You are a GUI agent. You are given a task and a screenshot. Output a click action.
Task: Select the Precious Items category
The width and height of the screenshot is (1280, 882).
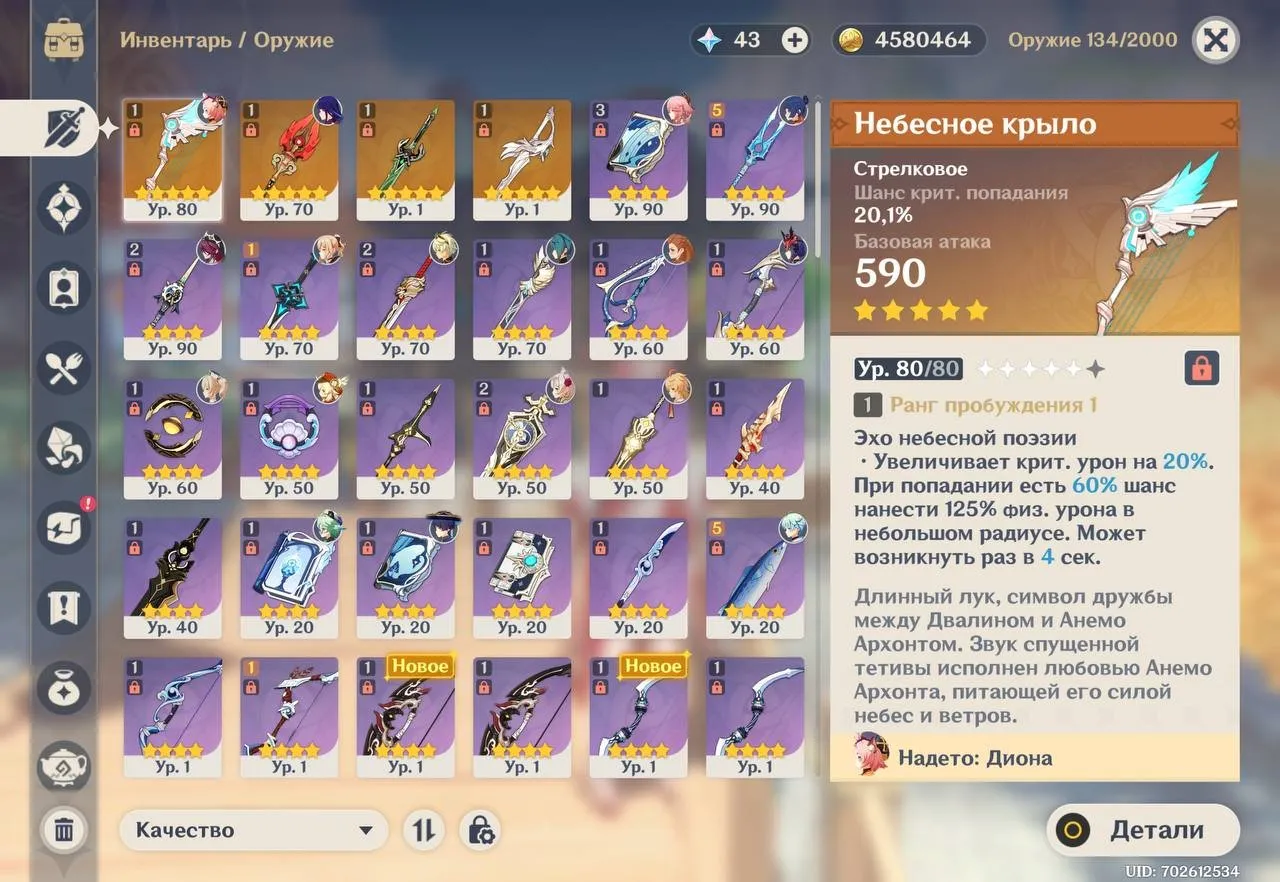coord(63,688)
